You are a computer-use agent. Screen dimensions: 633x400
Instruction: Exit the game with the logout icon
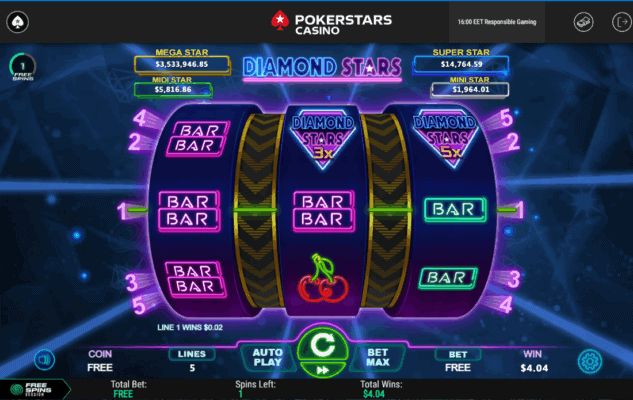tap(613, 21)
